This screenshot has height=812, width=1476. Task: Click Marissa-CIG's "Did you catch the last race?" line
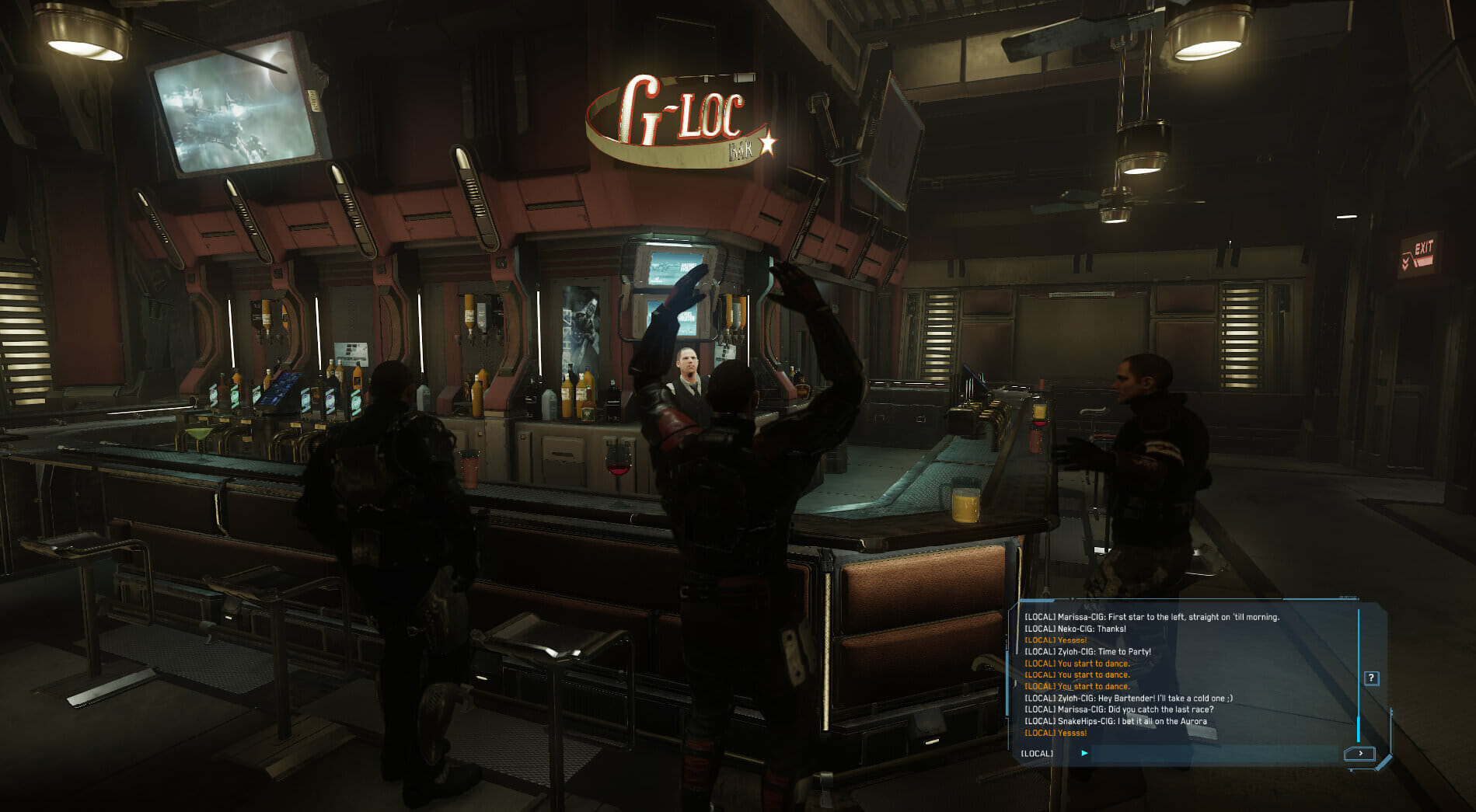pyautogui.click(x=1118, y=709)
